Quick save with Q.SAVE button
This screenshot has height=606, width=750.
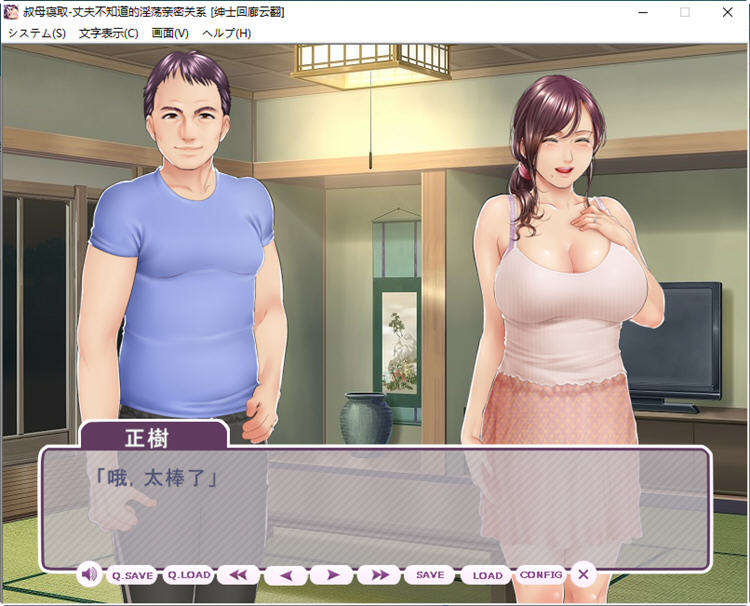point(132,575)
